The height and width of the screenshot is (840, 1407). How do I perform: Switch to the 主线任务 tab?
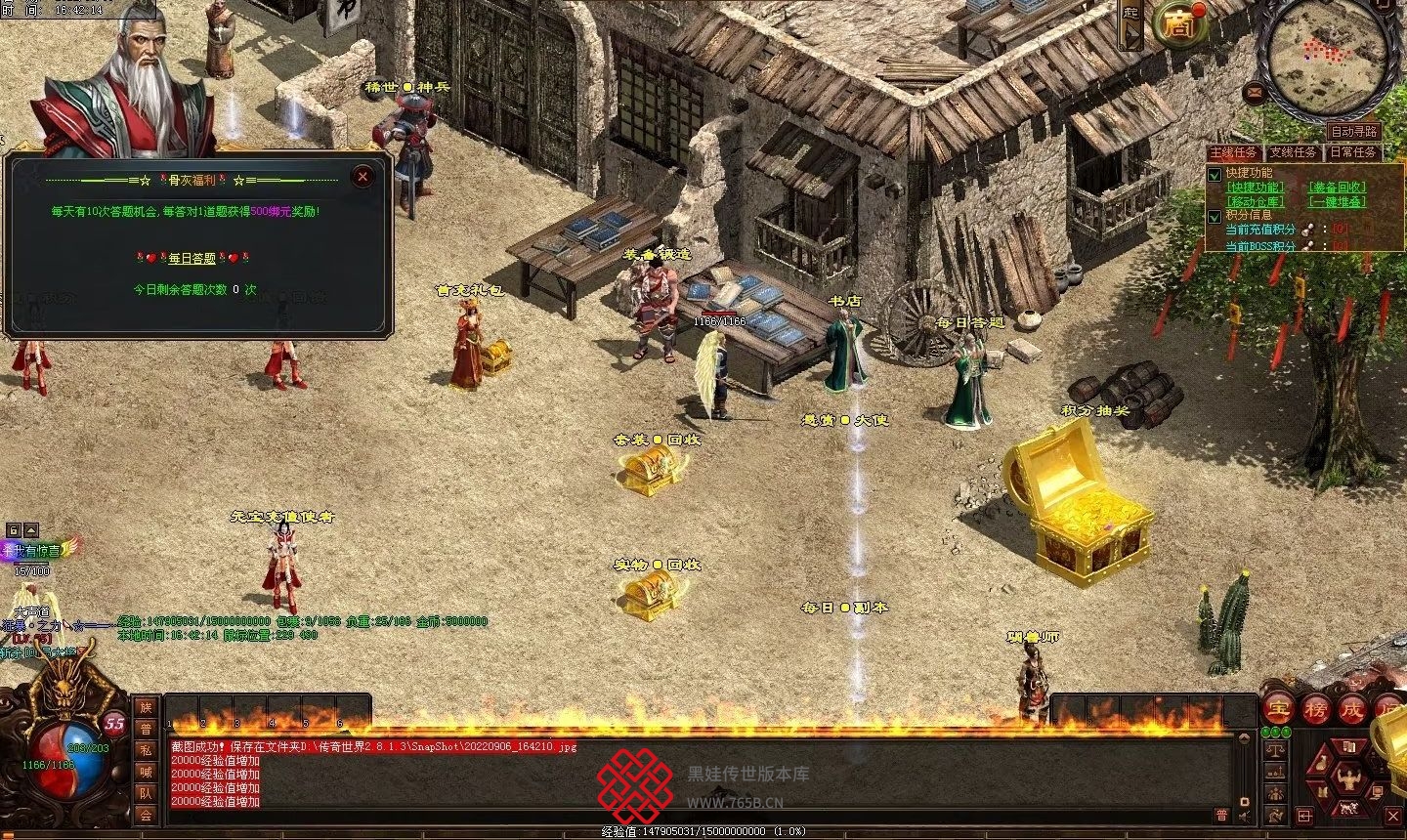click(1234, 152)
